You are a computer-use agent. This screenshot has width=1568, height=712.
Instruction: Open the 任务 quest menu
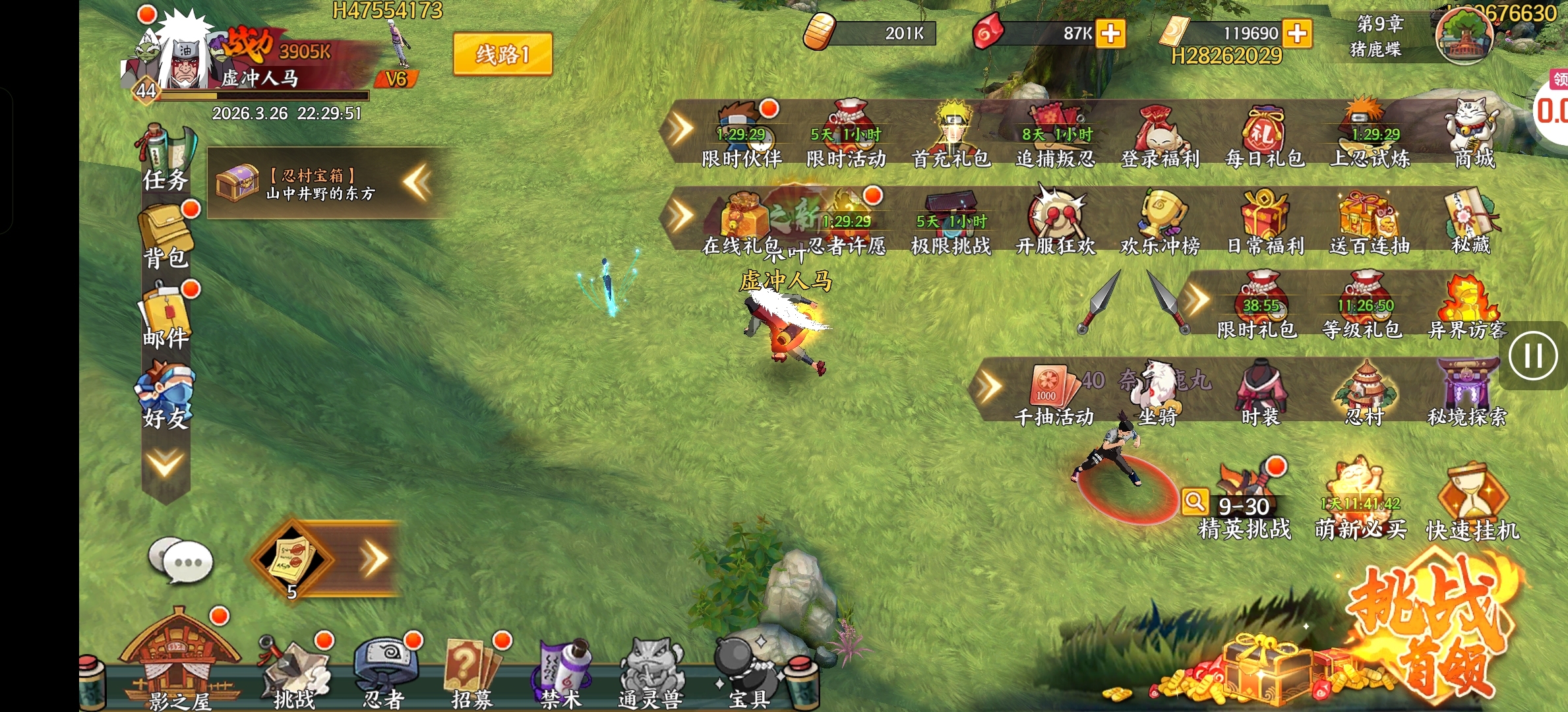tap(166, 158)
